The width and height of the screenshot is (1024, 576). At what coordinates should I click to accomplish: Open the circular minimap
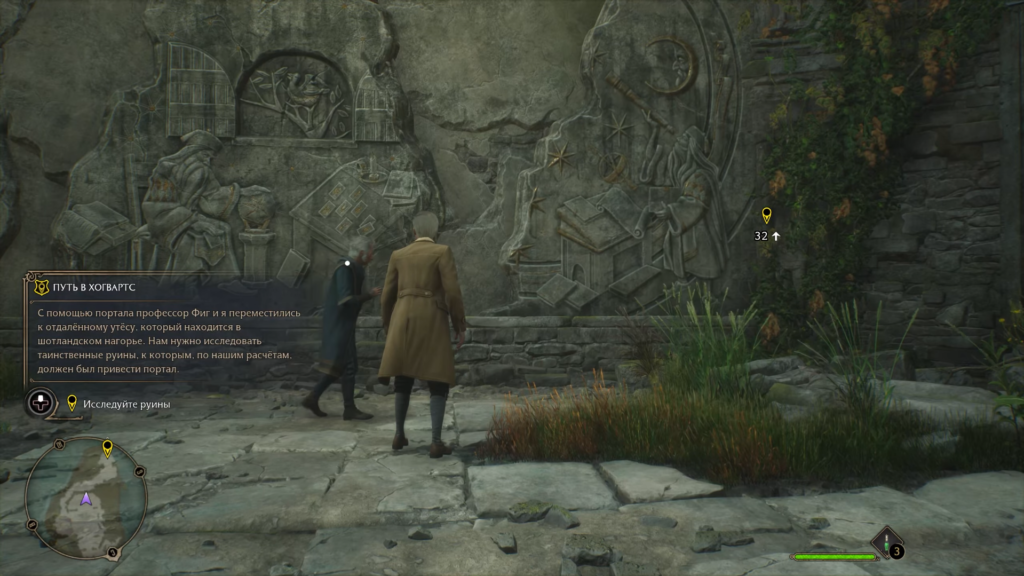tap(86, 498)
